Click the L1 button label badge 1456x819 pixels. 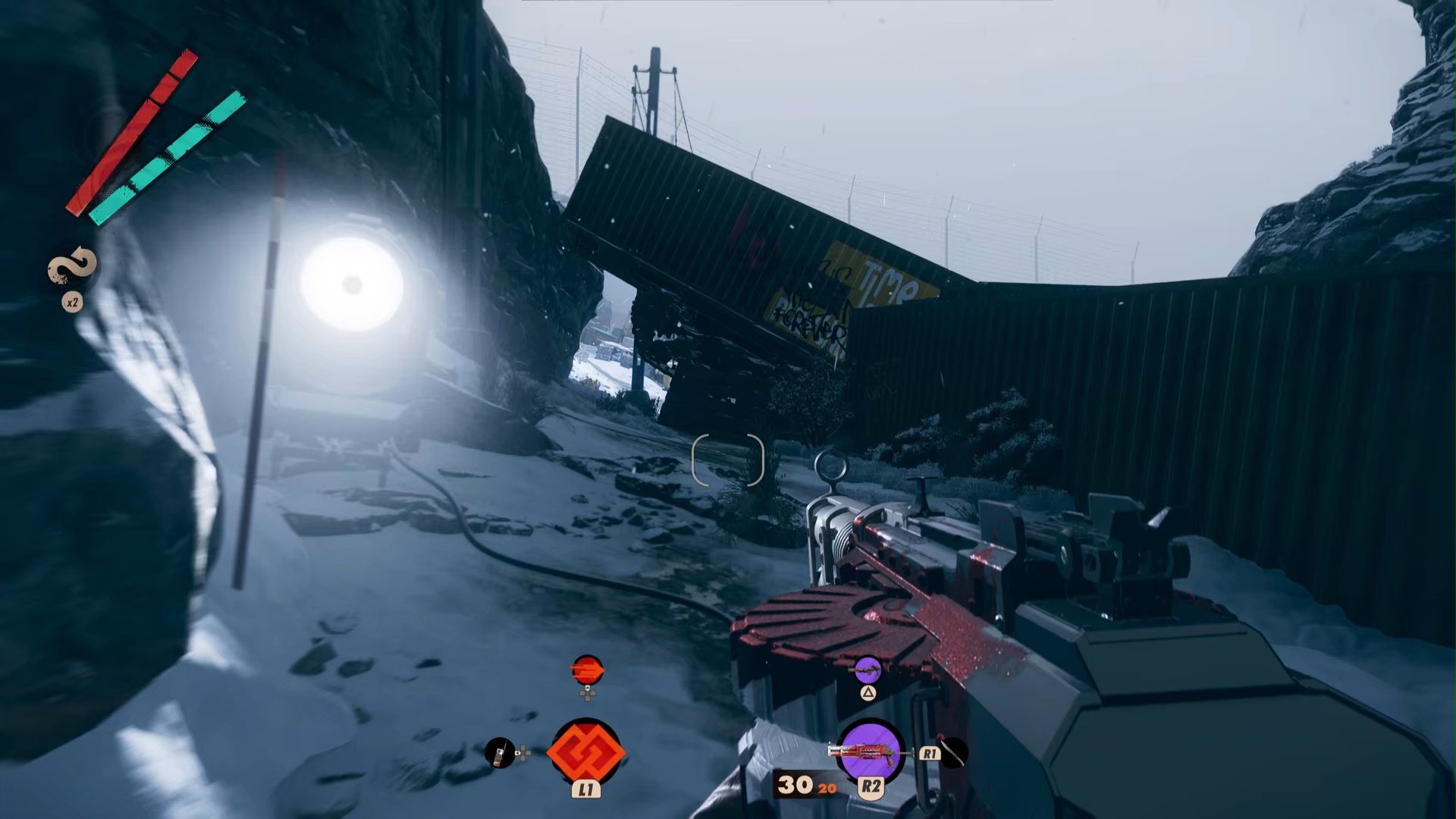pos(586,789)
